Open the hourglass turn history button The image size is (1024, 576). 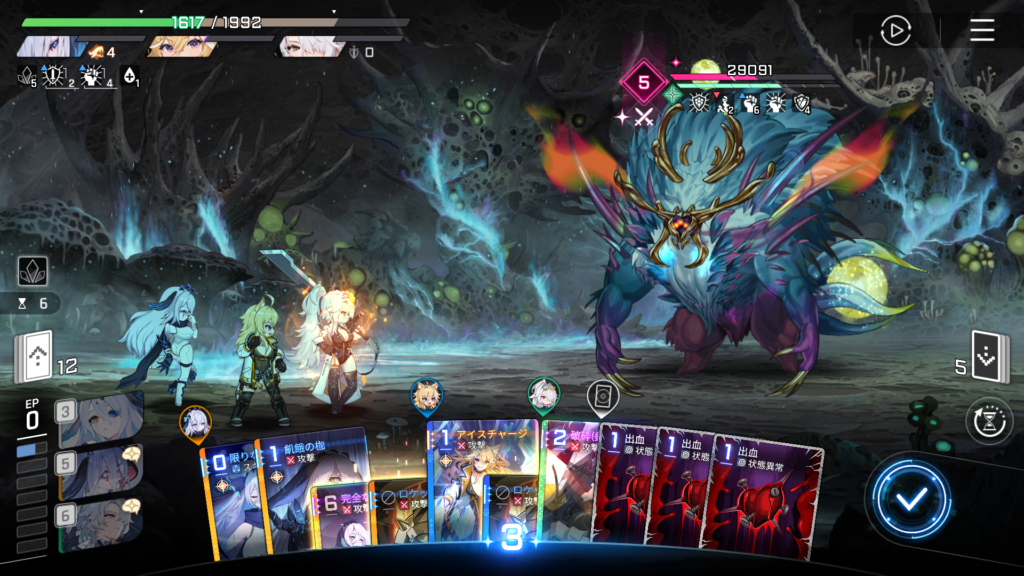pos(988,420)
